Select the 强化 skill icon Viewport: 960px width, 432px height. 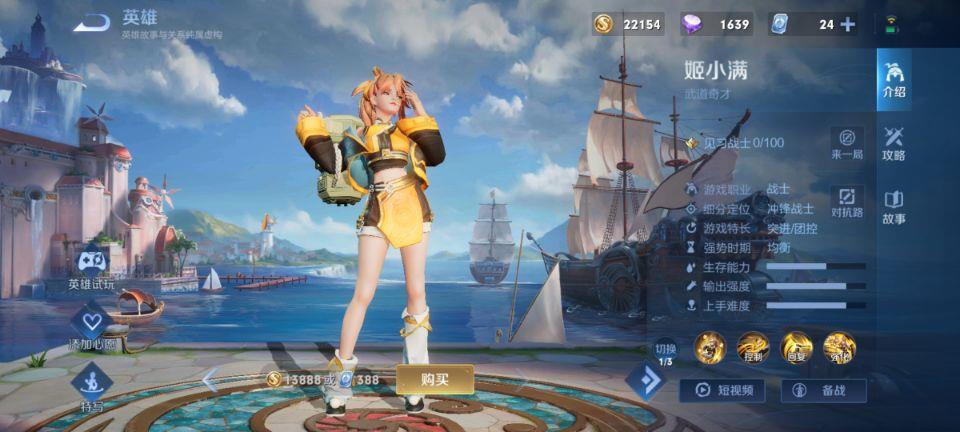[x=839, y=347]
